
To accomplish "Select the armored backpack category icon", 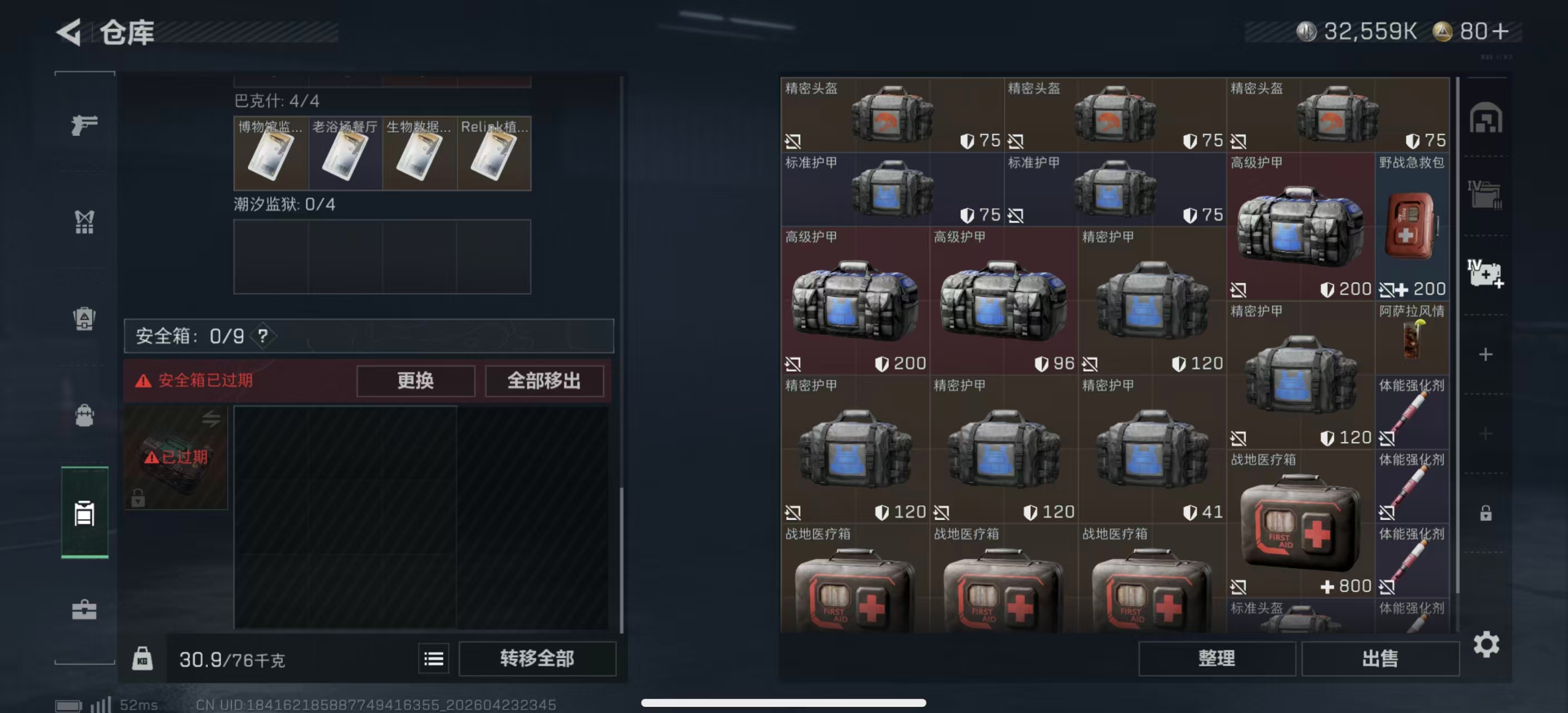I will (x=84, y=319).
